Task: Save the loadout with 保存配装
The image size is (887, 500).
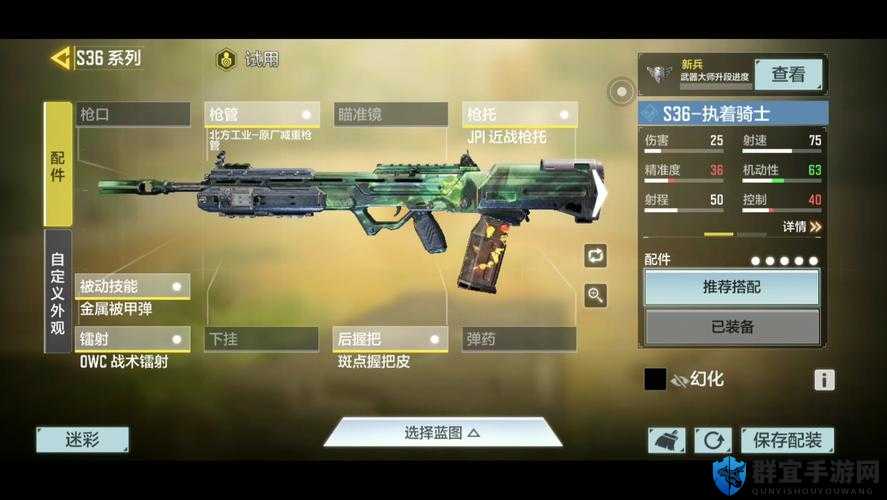Action: click(787, 440)
